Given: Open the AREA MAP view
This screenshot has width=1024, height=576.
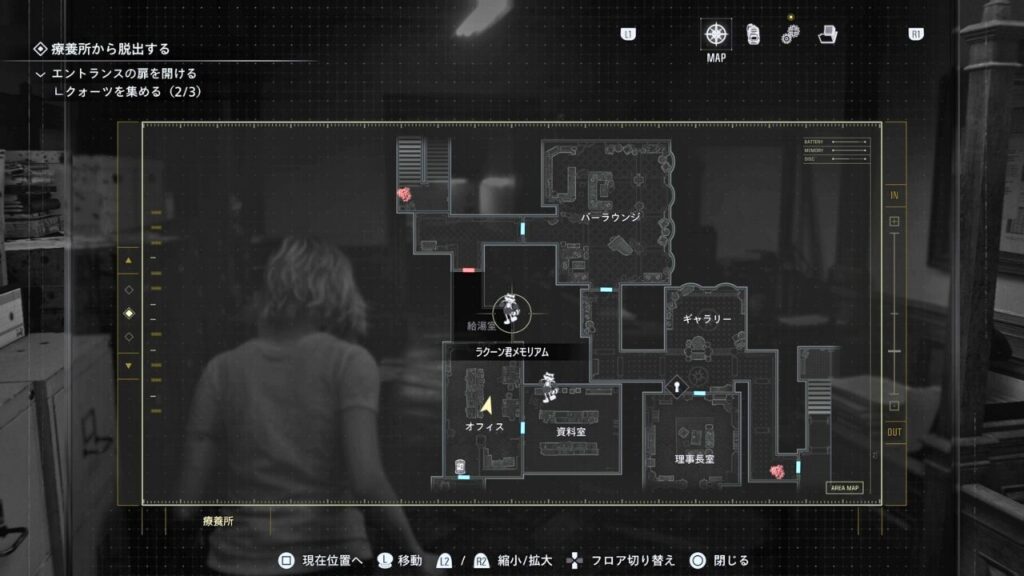Looking at the screenshot, I should (844, 488).
